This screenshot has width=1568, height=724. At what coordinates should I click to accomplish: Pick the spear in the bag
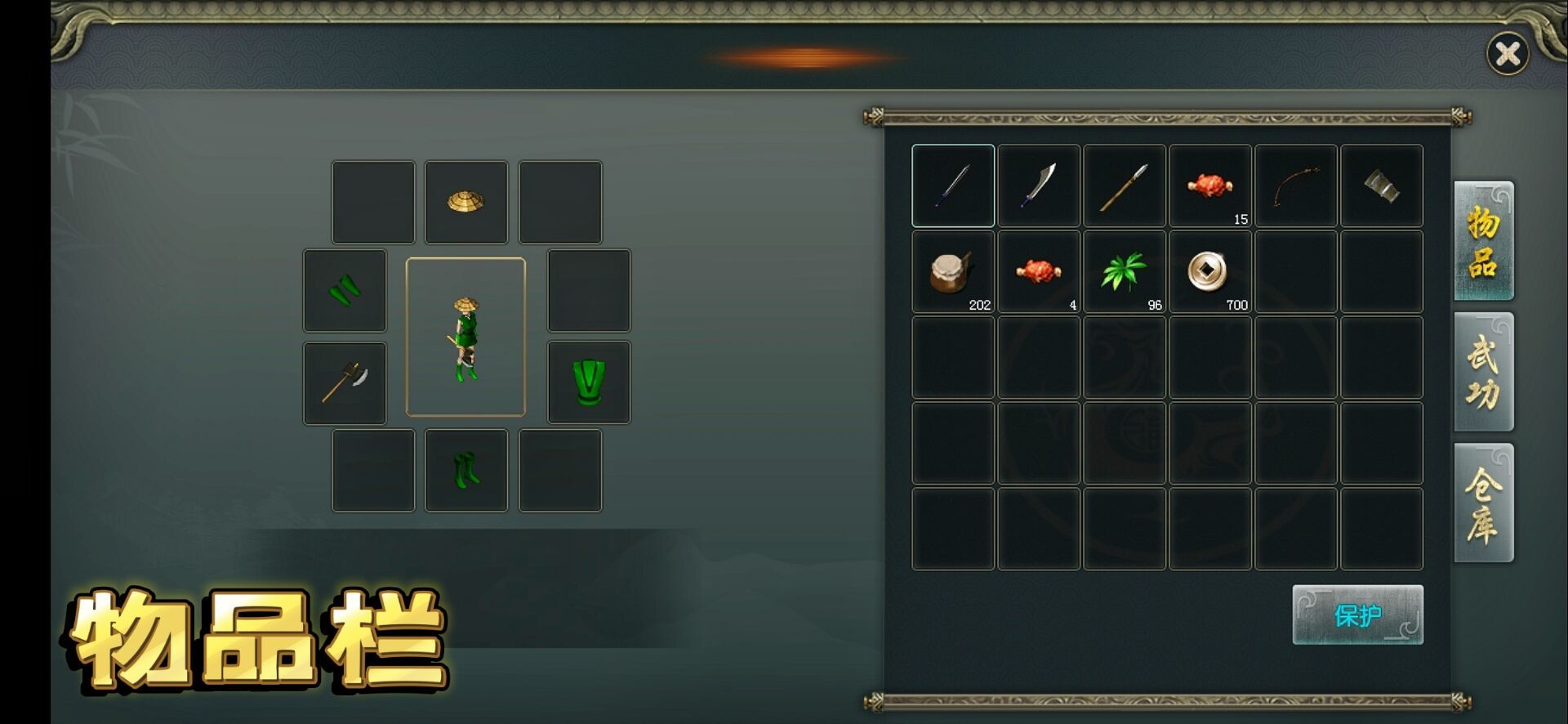(x=1125, y=185)
